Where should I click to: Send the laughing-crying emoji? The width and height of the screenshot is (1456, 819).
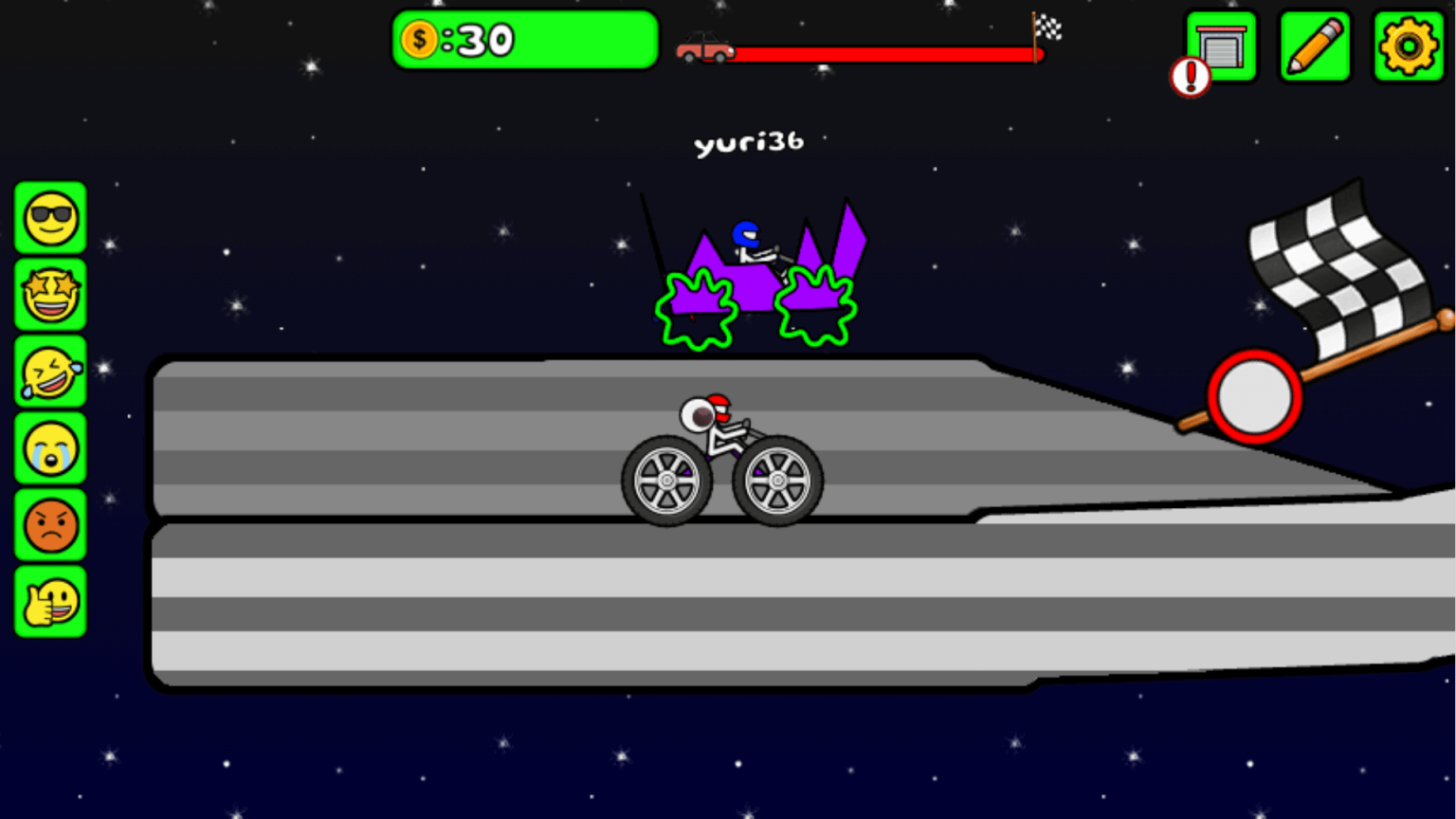coord(50,372)
